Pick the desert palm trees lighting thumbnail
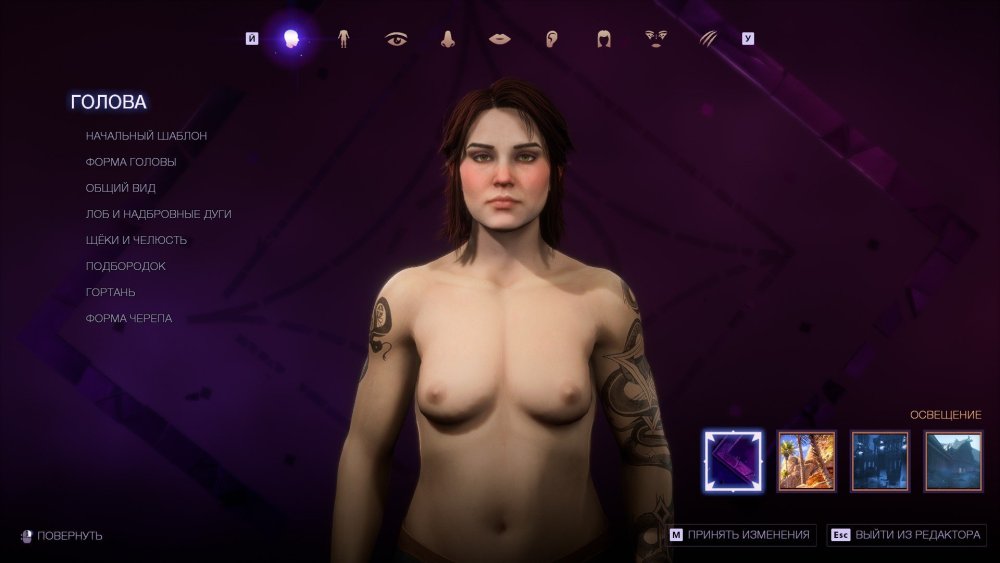 pos(806,461)
